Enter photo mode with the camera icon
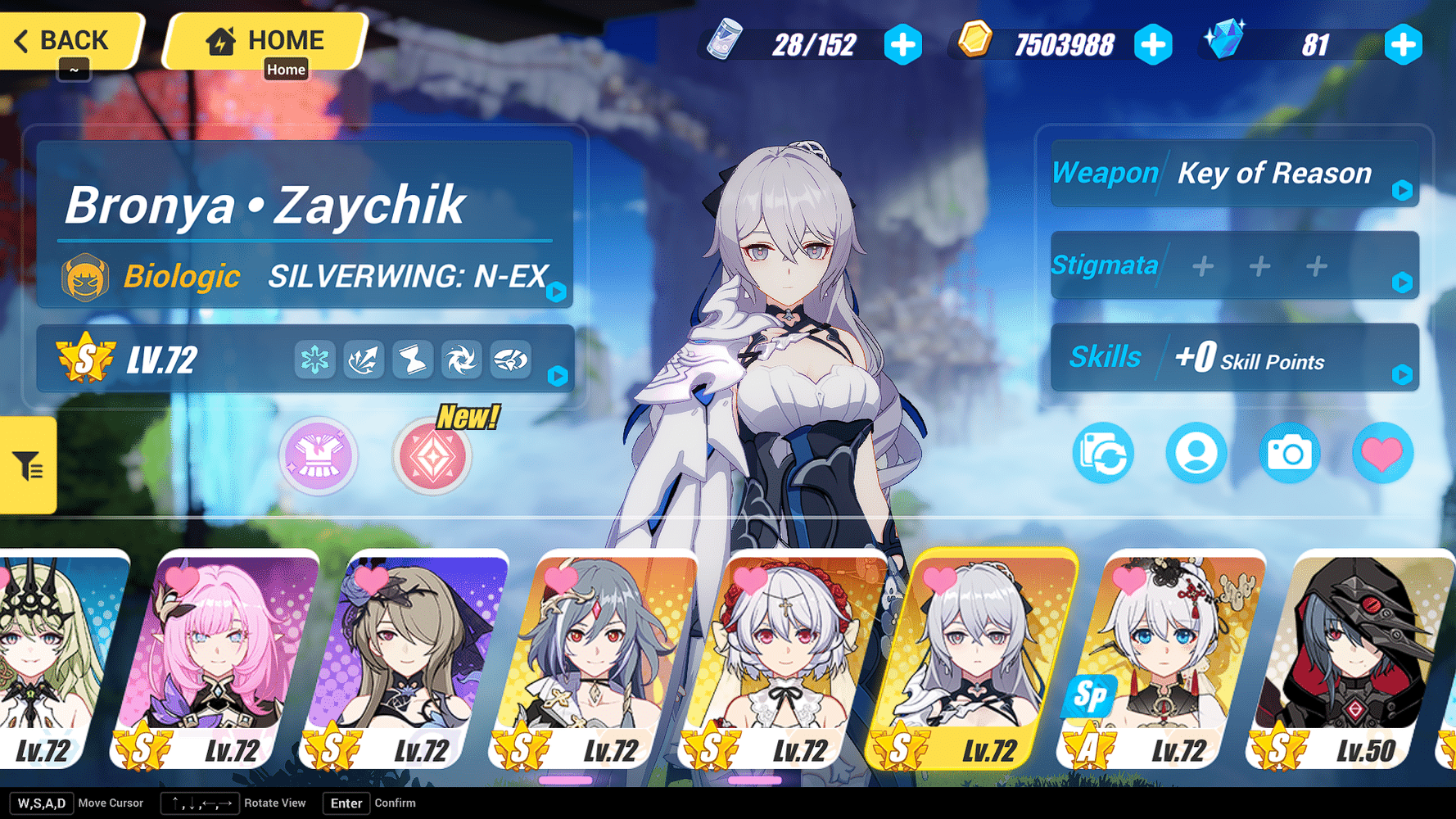1456x819 pixels. 1289,453
